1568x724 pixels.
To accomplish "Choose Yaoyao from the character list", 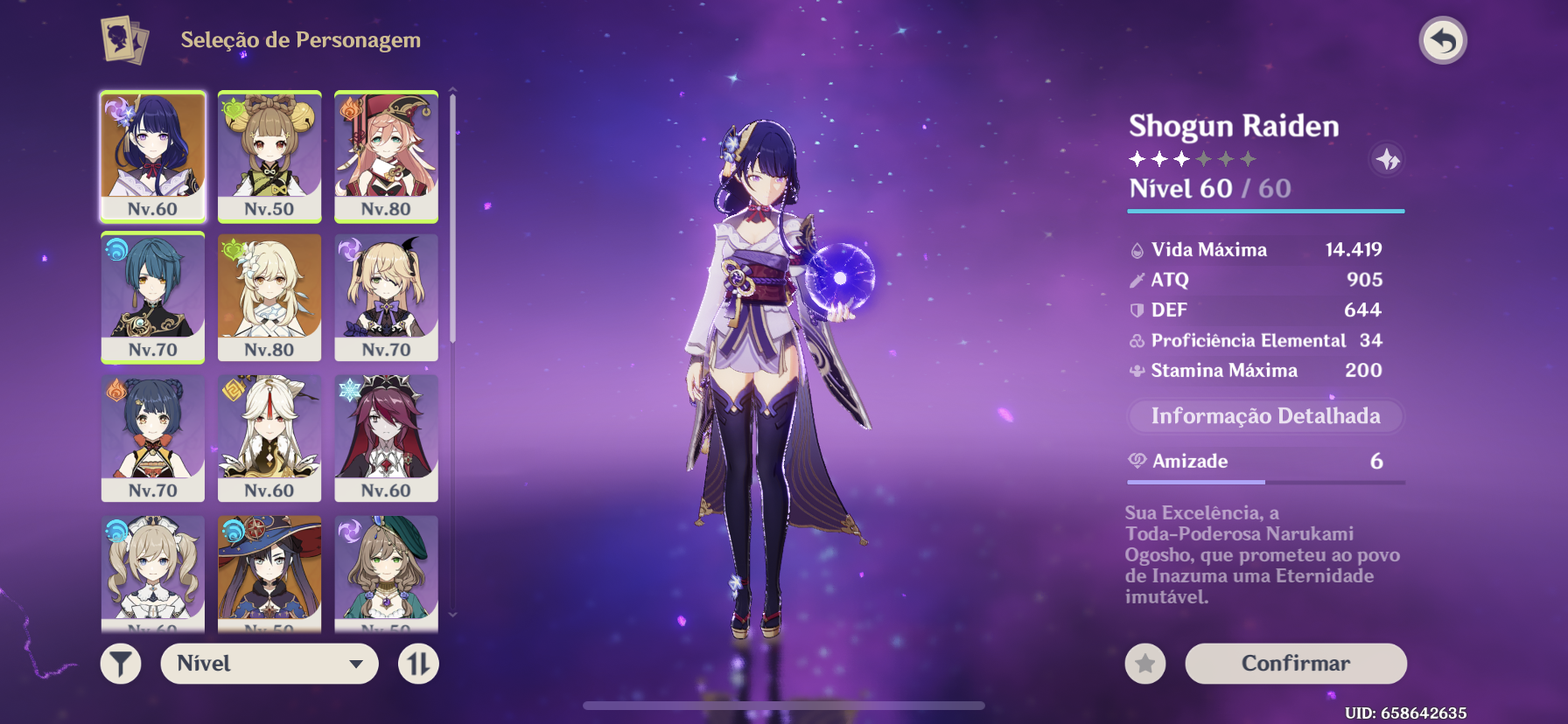I will 269,156.
